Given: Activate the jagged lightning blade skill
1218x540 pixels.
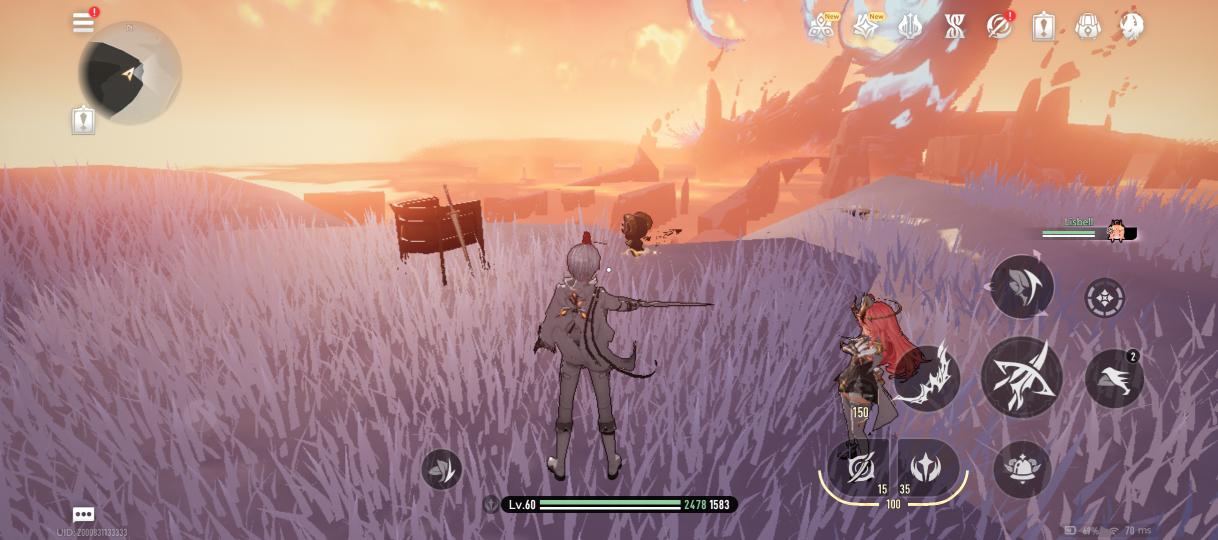Looking at the screenshot, I should 926,378.
